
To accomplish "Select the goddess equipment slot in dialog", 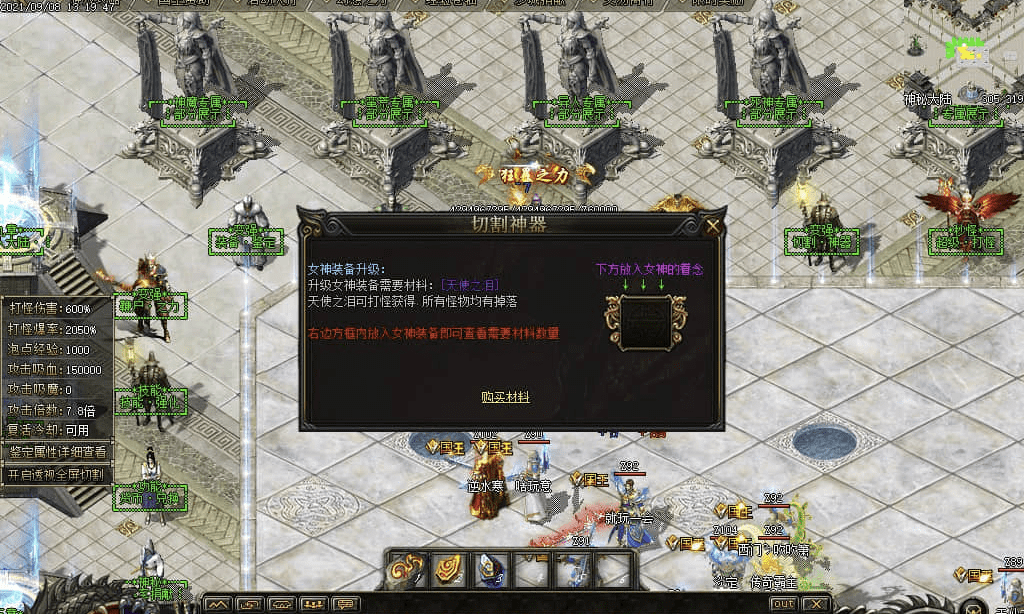I will pos(645,322).
